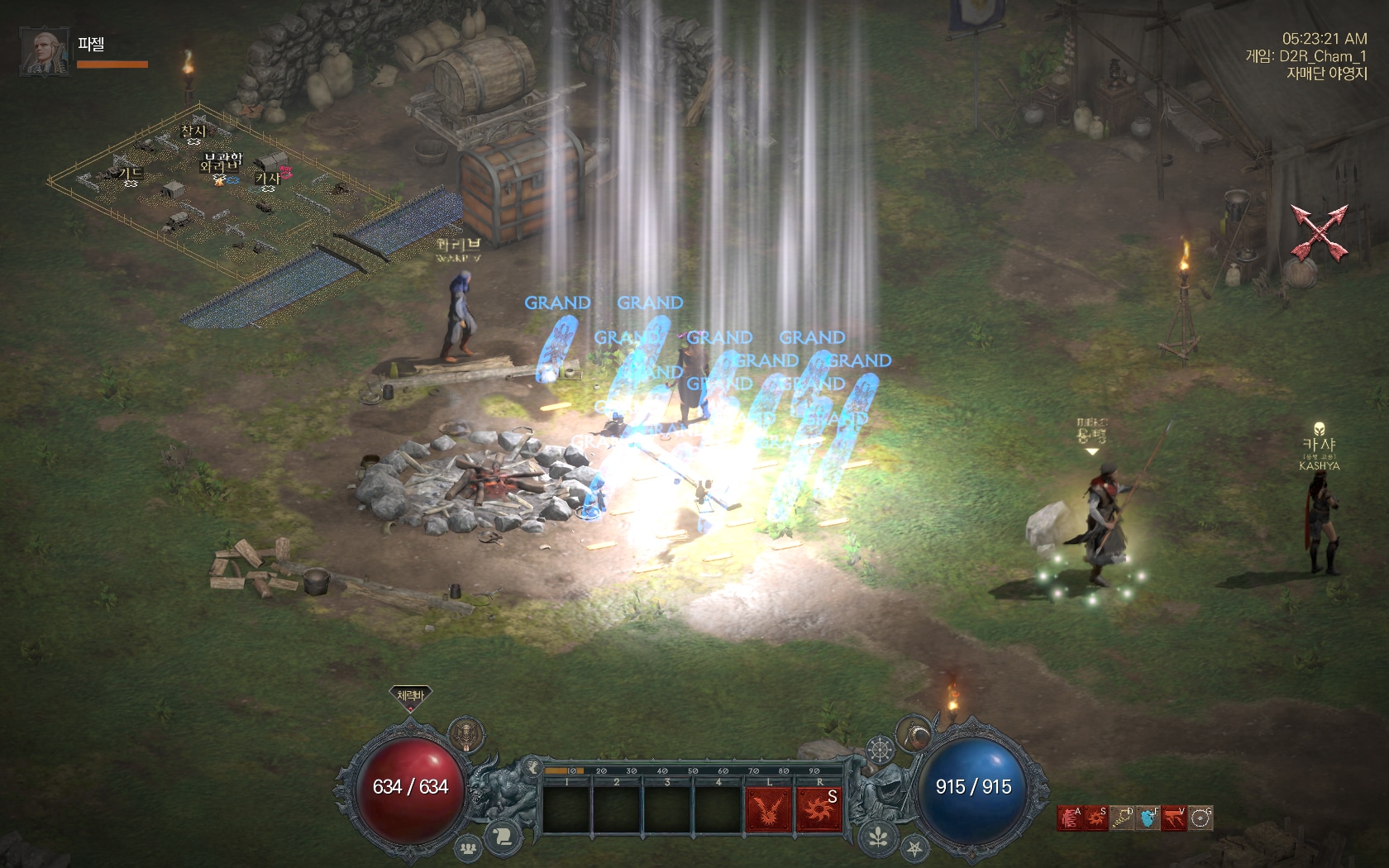Open the character screen helmet icon
This screenshot has height=868, width=1389.
click(467, 734)
